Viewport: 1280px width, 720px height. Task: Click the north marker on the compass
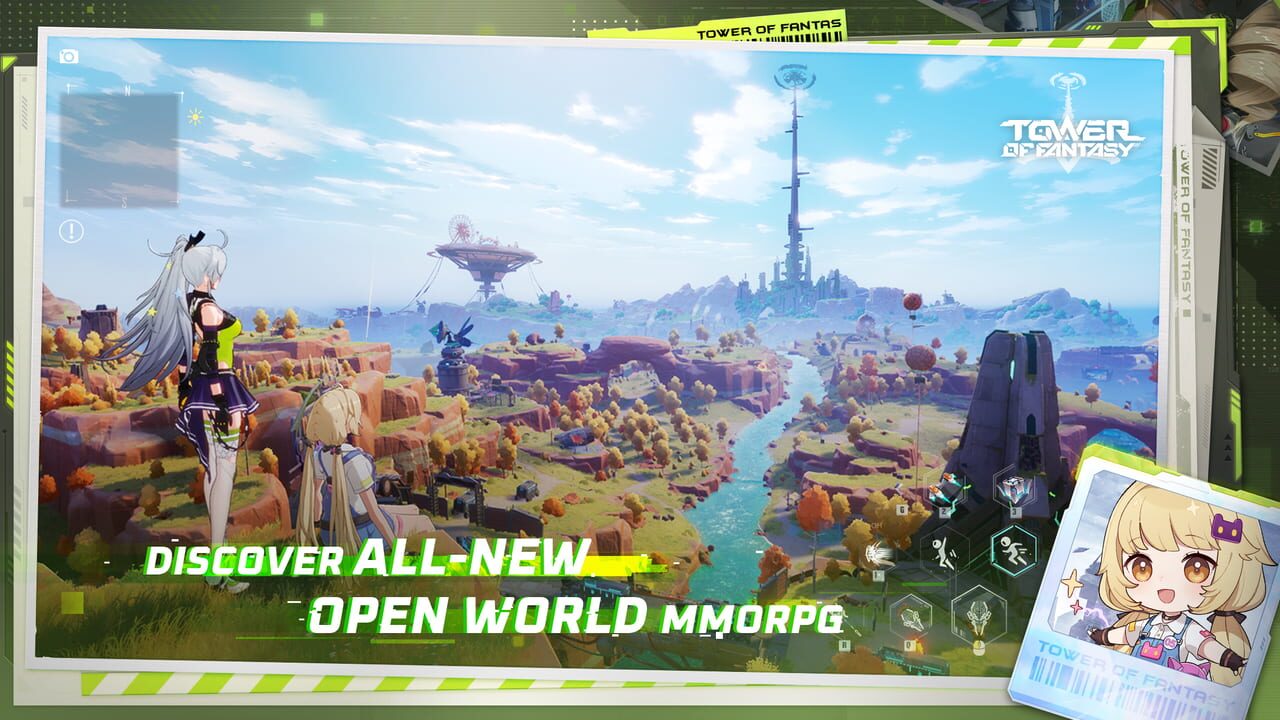(128, 88)
